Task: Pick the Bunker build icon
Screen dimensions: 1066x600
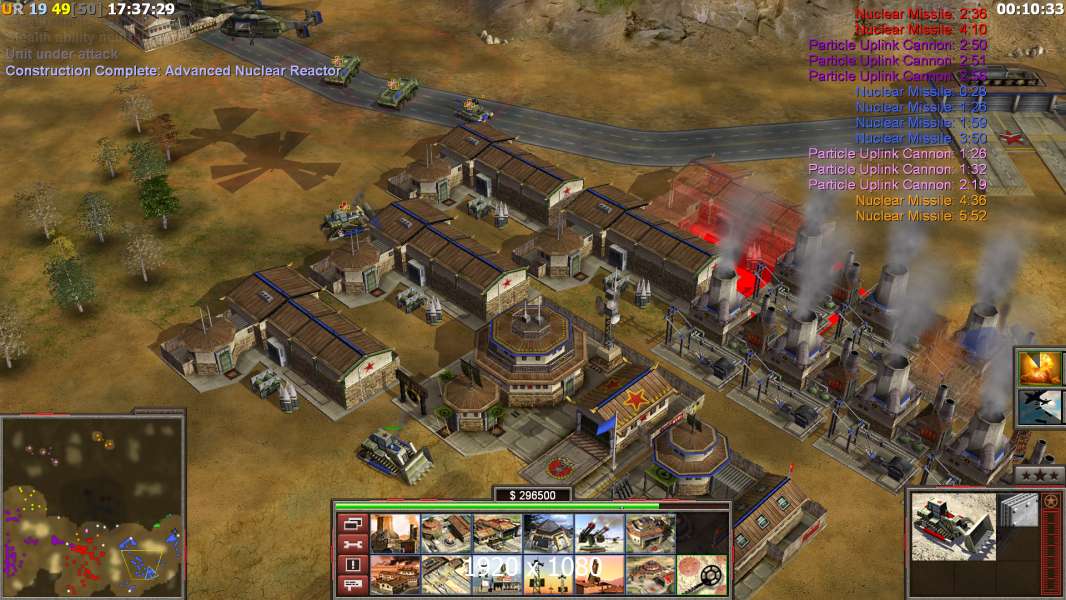Action: click(548, 533)
